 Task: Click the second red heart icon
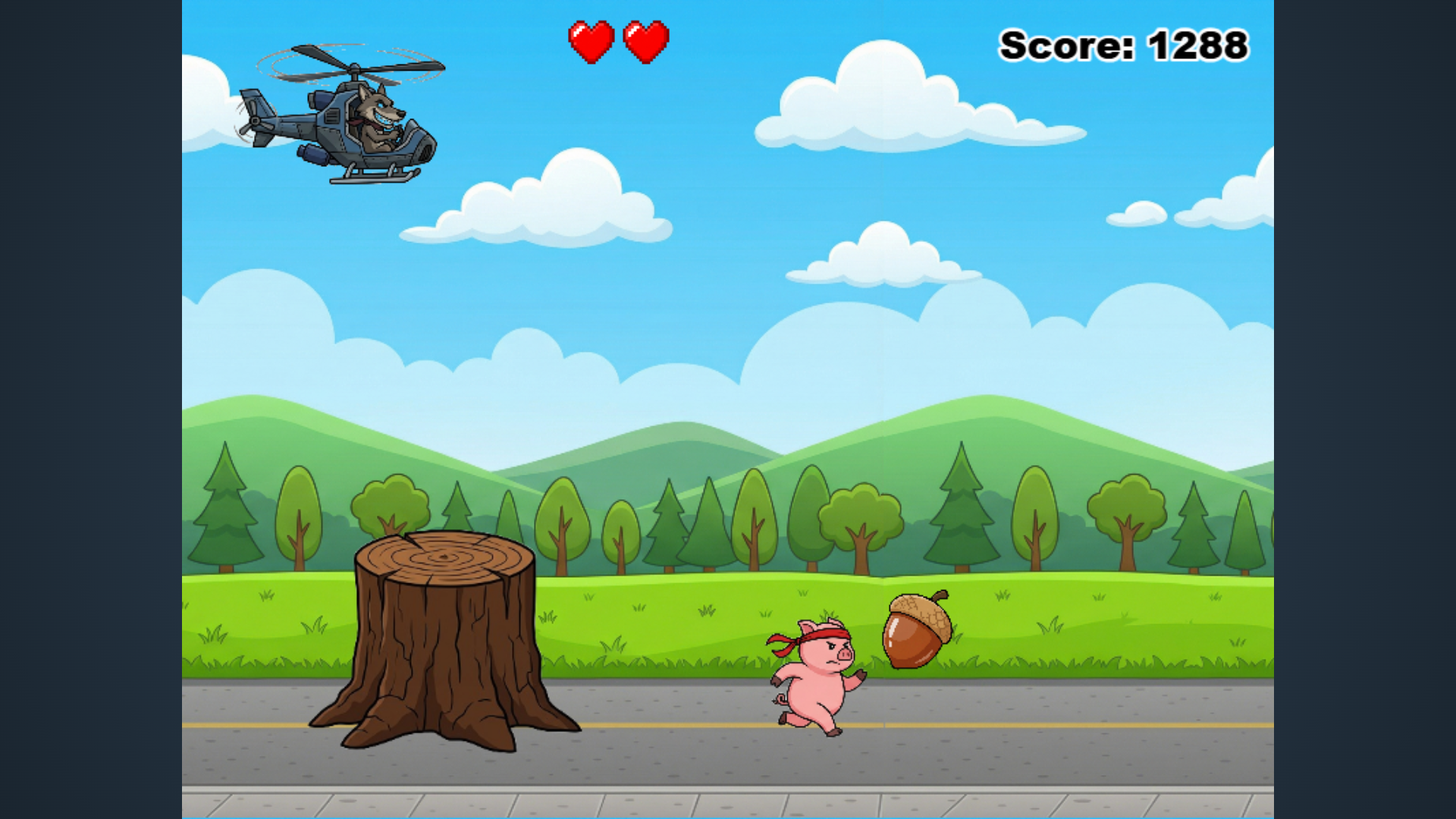click(644, 40)
